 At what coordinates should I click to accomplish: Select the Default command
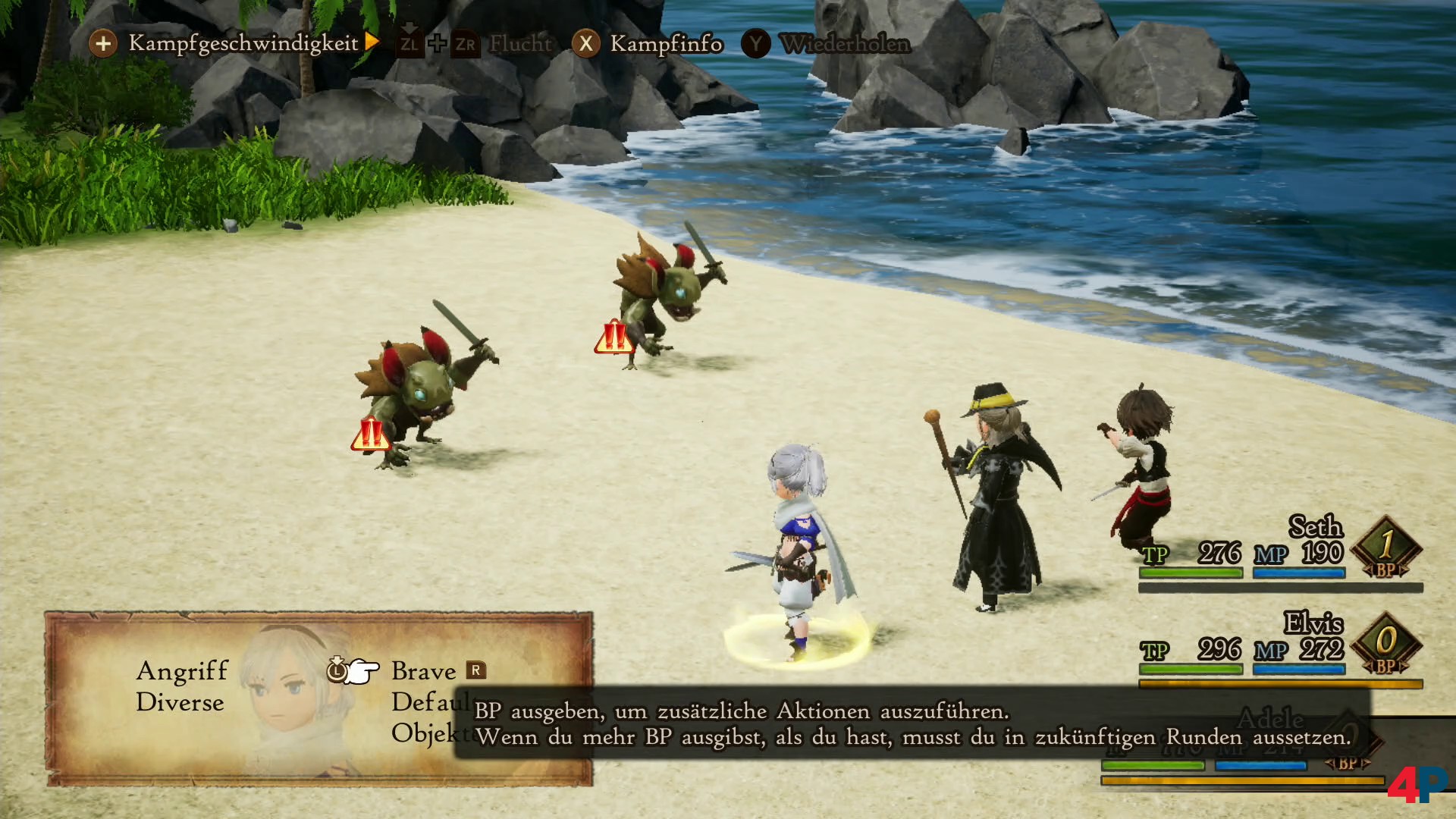pyautogui.click(x=429, y=702)
